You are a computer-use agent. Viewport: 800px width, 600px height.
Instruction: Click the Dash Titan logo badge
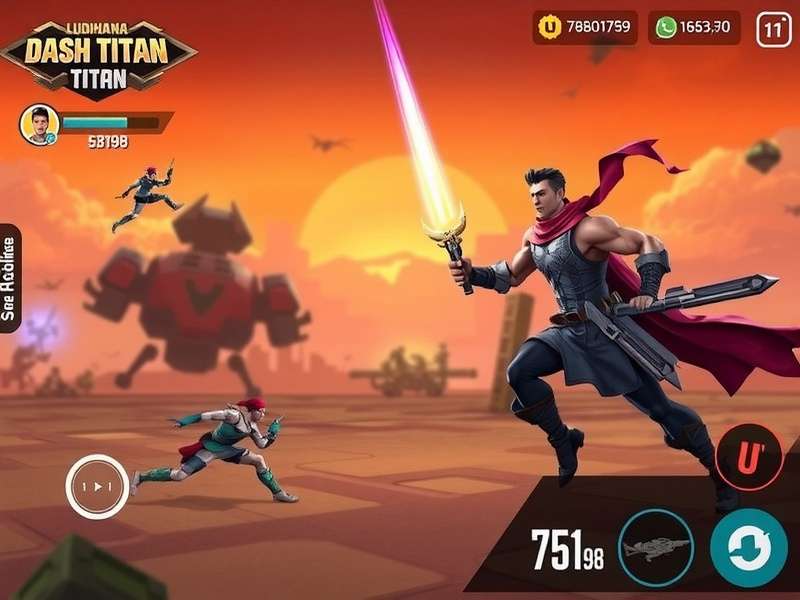click(x=98, y=54)
